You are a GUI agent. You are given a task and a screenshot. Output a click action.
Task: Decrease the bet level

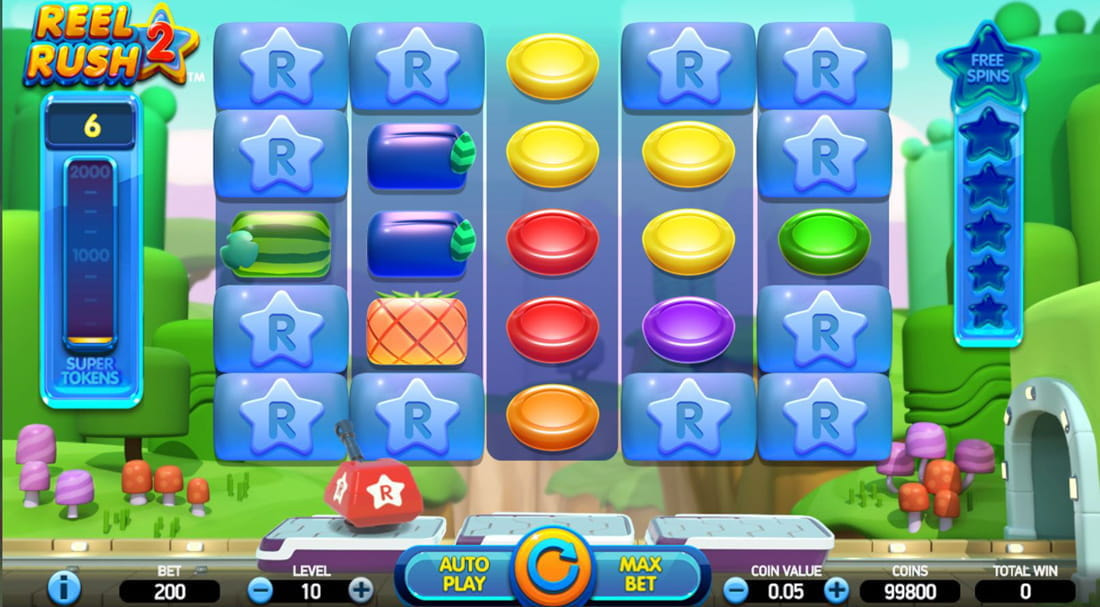pyautogui.click(x=260, y=590)
